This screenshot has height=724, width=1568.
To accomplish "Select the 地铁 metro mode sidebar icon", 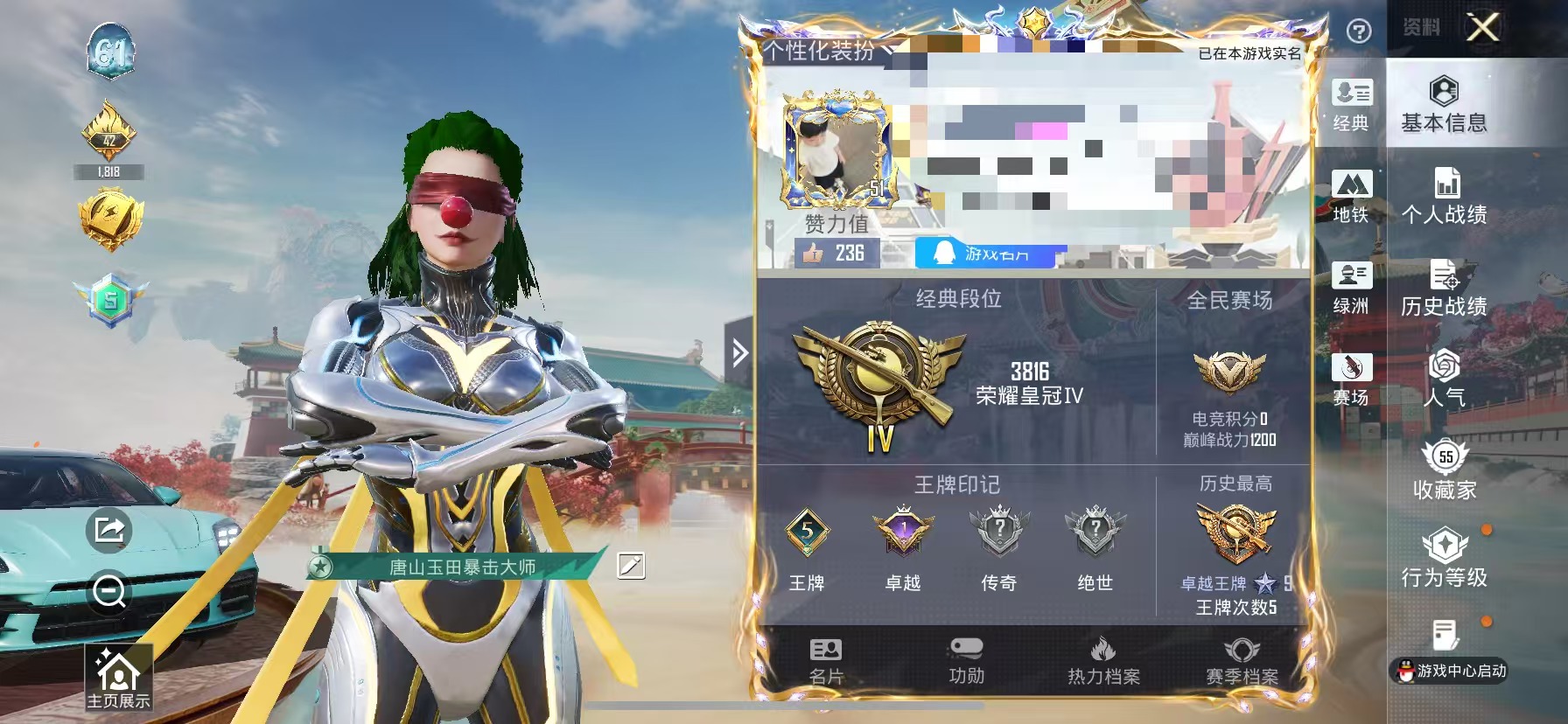I will [x=1353, y=196].
